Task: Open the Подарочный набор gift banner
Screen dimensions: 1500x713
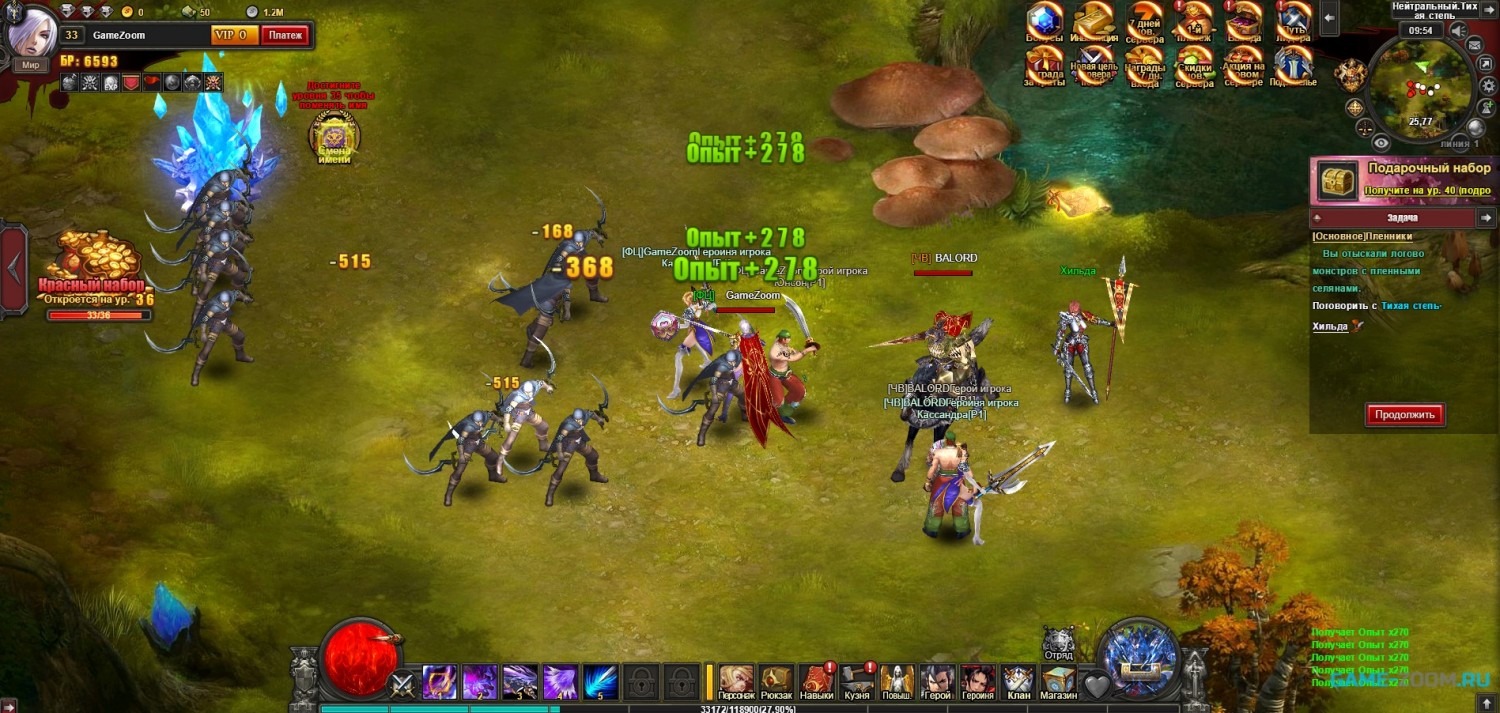Action: [x=1404, y=179]
